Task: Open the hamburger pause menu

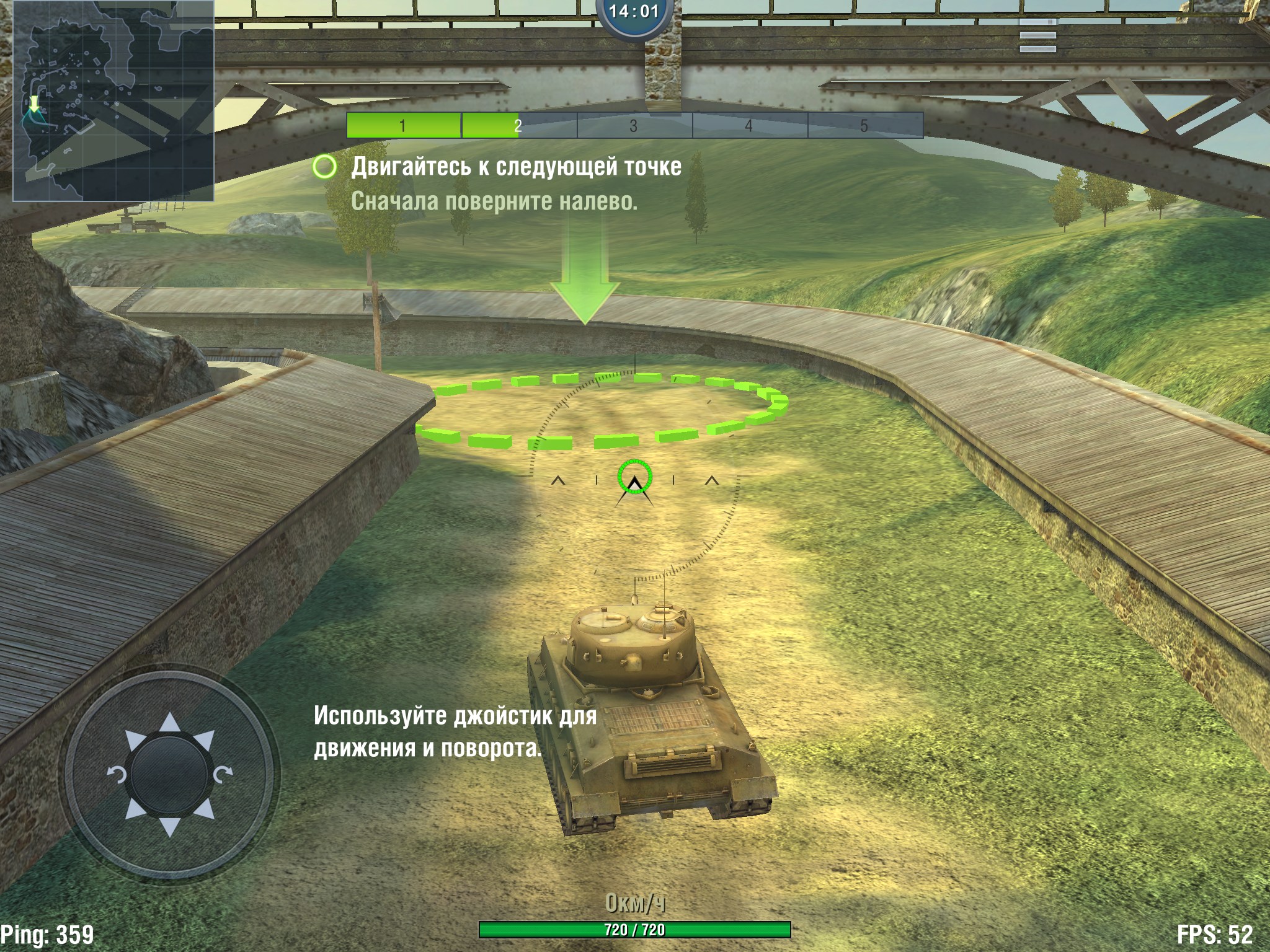Action: (1037, 35)
